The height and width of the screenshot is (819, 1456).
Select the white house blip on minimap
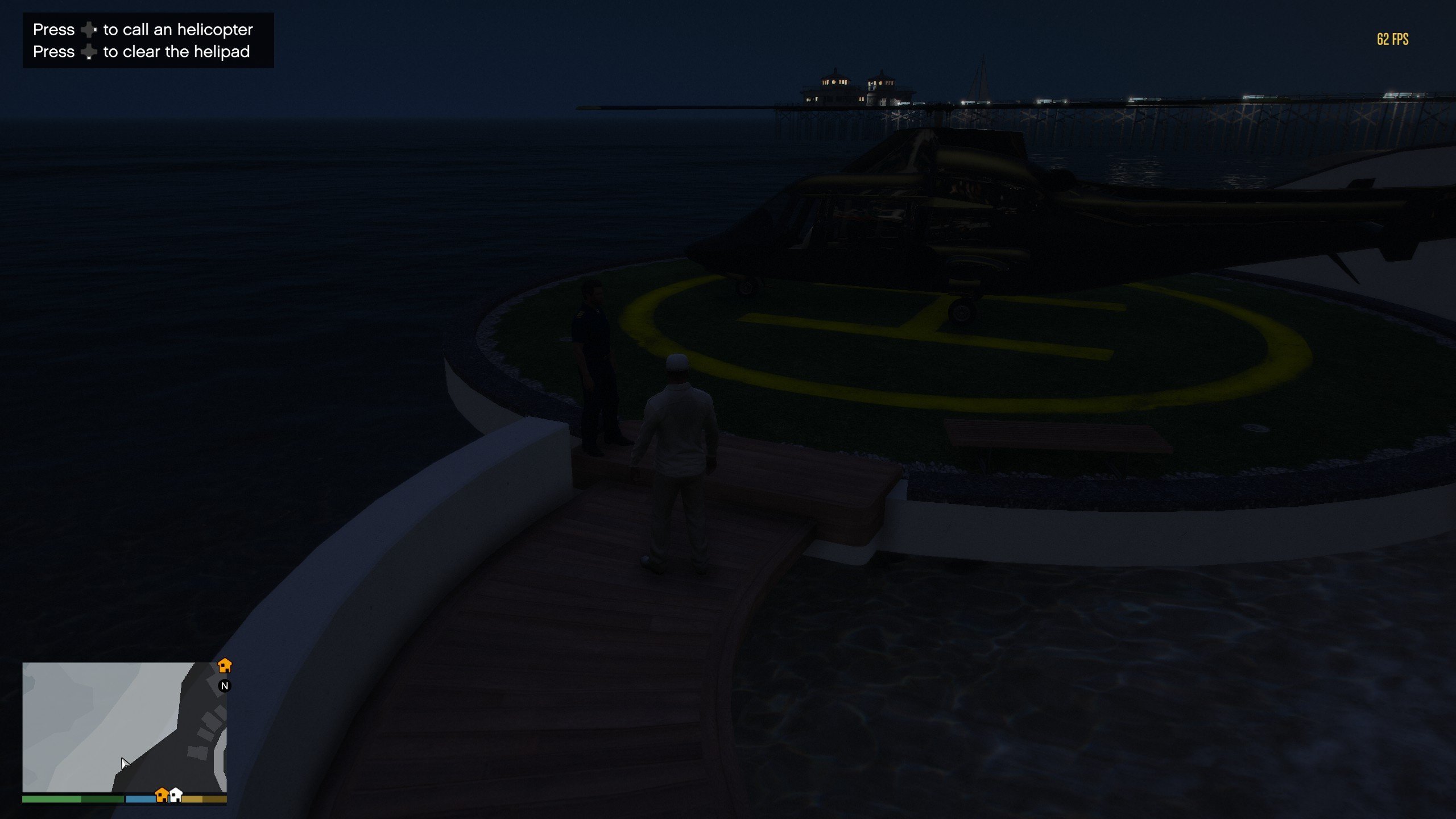176,794
